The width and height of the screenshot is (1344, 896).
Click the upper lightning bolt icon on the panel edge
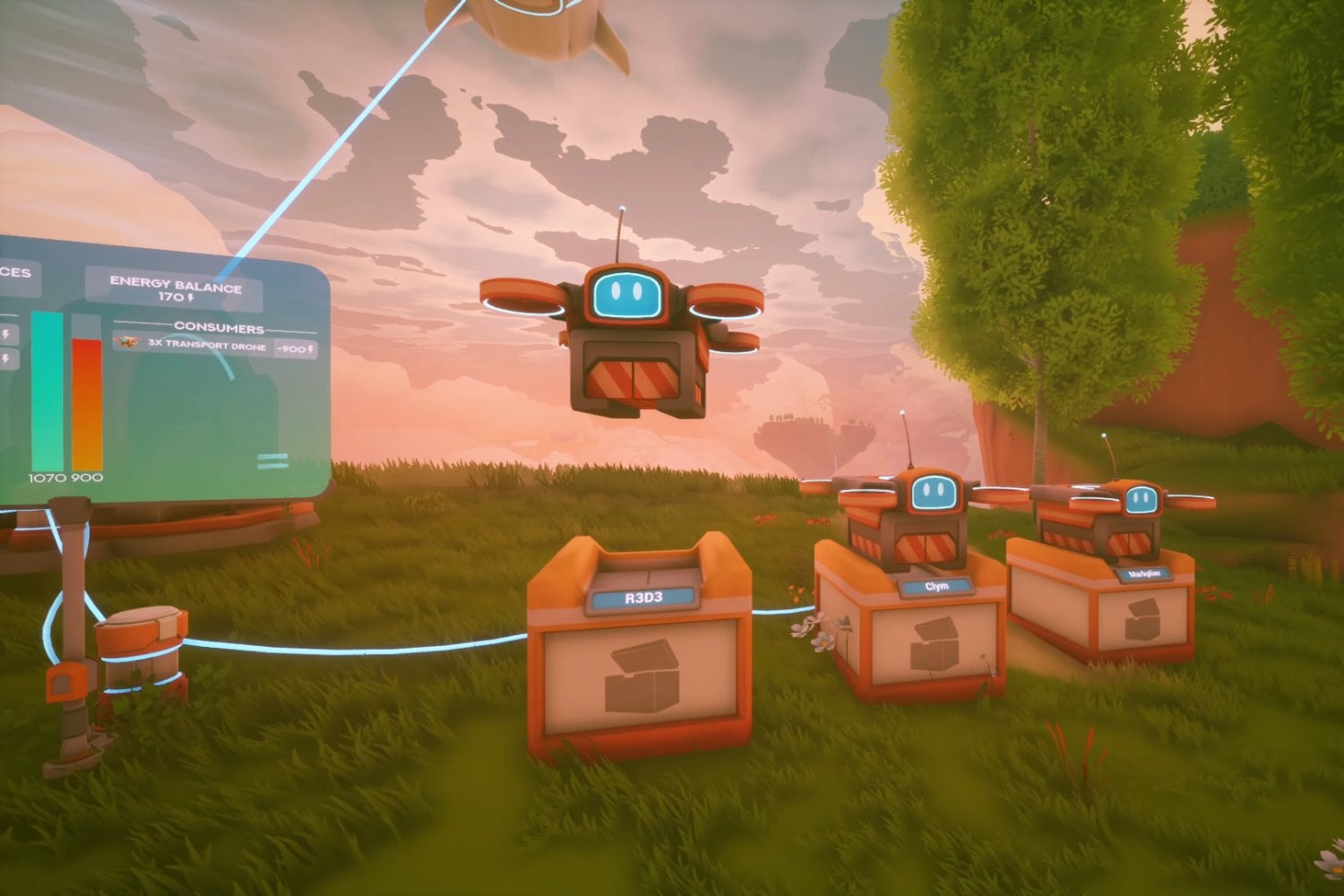[x=7, y=332]
